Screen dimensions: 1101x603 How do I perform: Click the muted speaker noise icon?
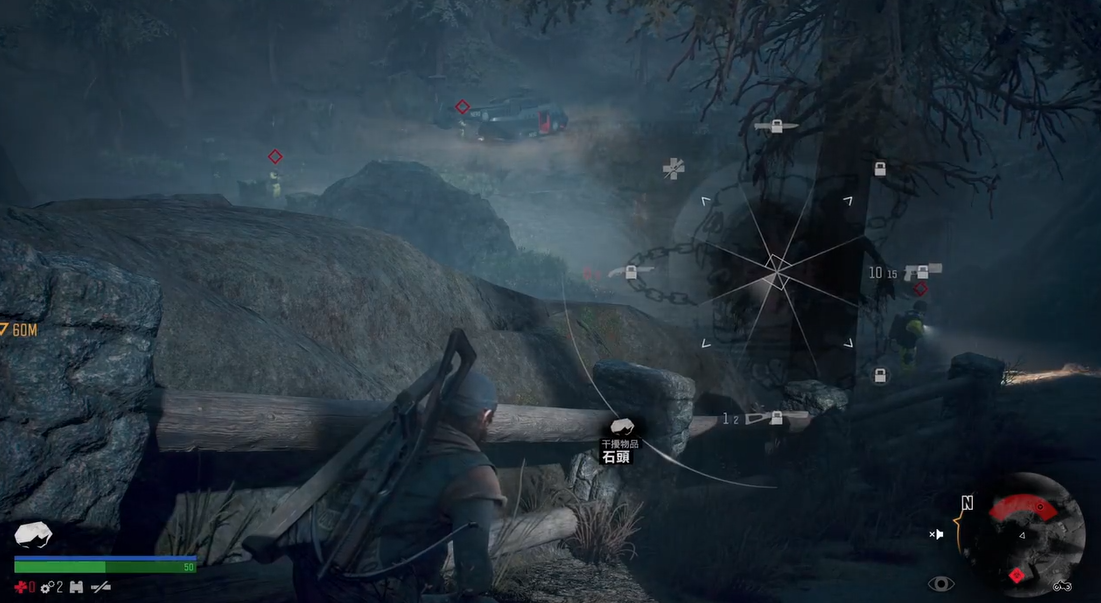tap(936, 534)
